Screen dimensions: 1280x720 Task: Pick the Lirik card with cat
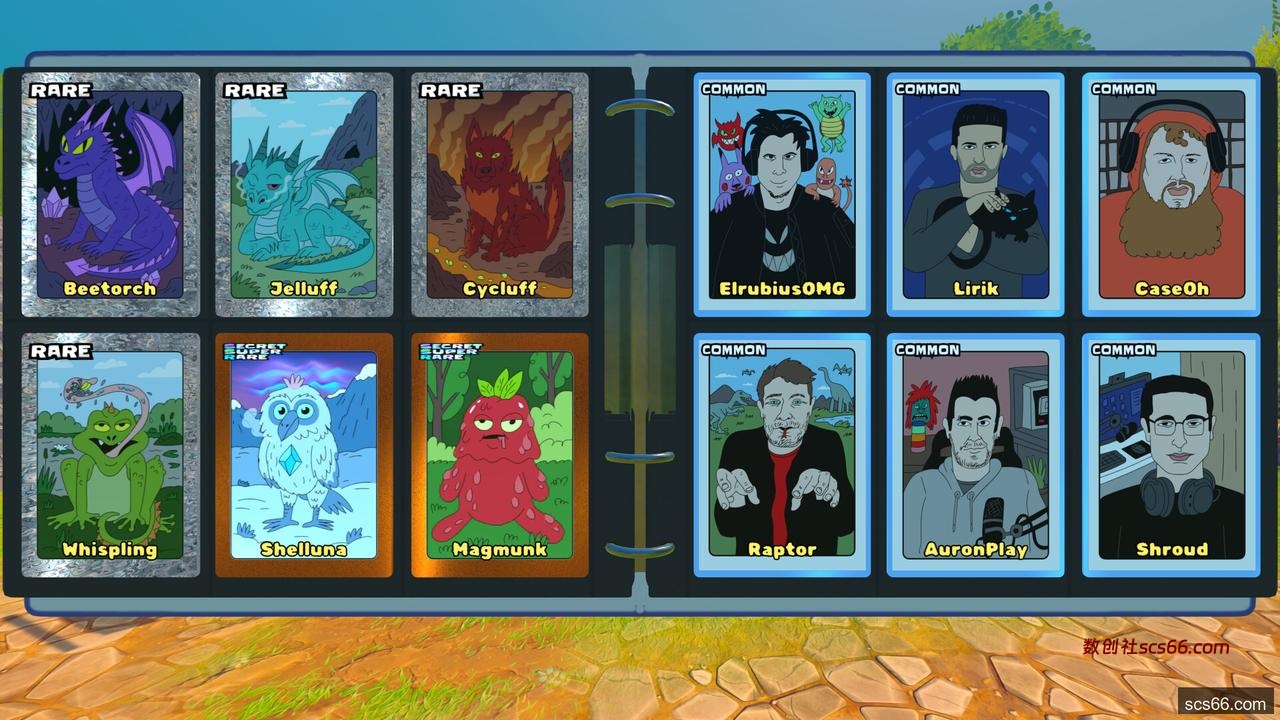975,195
